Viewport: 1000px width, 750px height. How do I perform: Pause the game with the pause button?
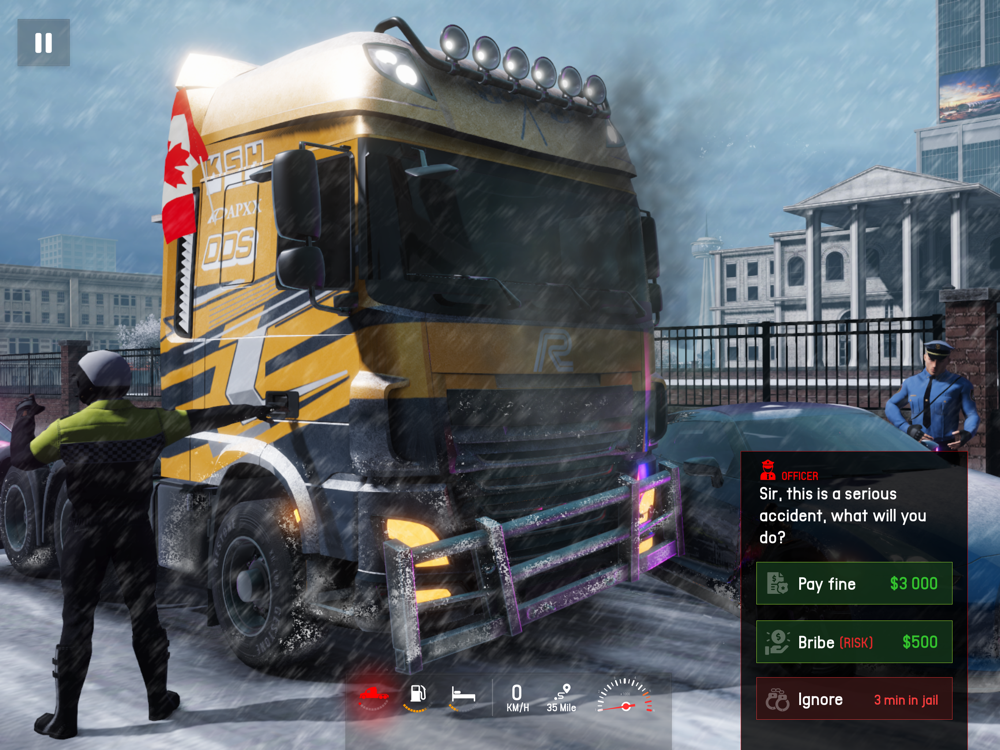(x=43, y=43)
